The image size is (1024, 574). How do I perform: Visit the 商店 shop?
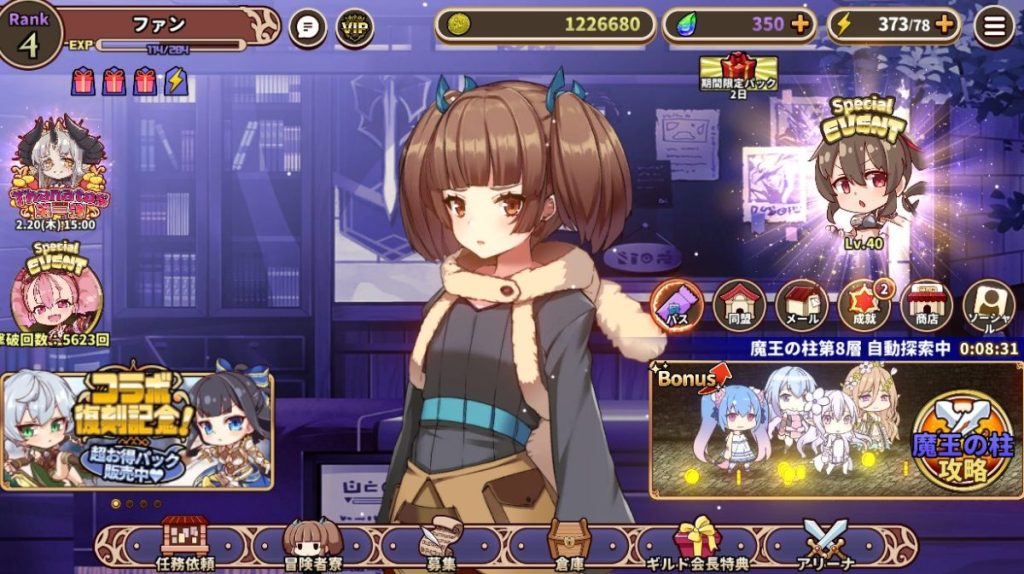point(926,303)
